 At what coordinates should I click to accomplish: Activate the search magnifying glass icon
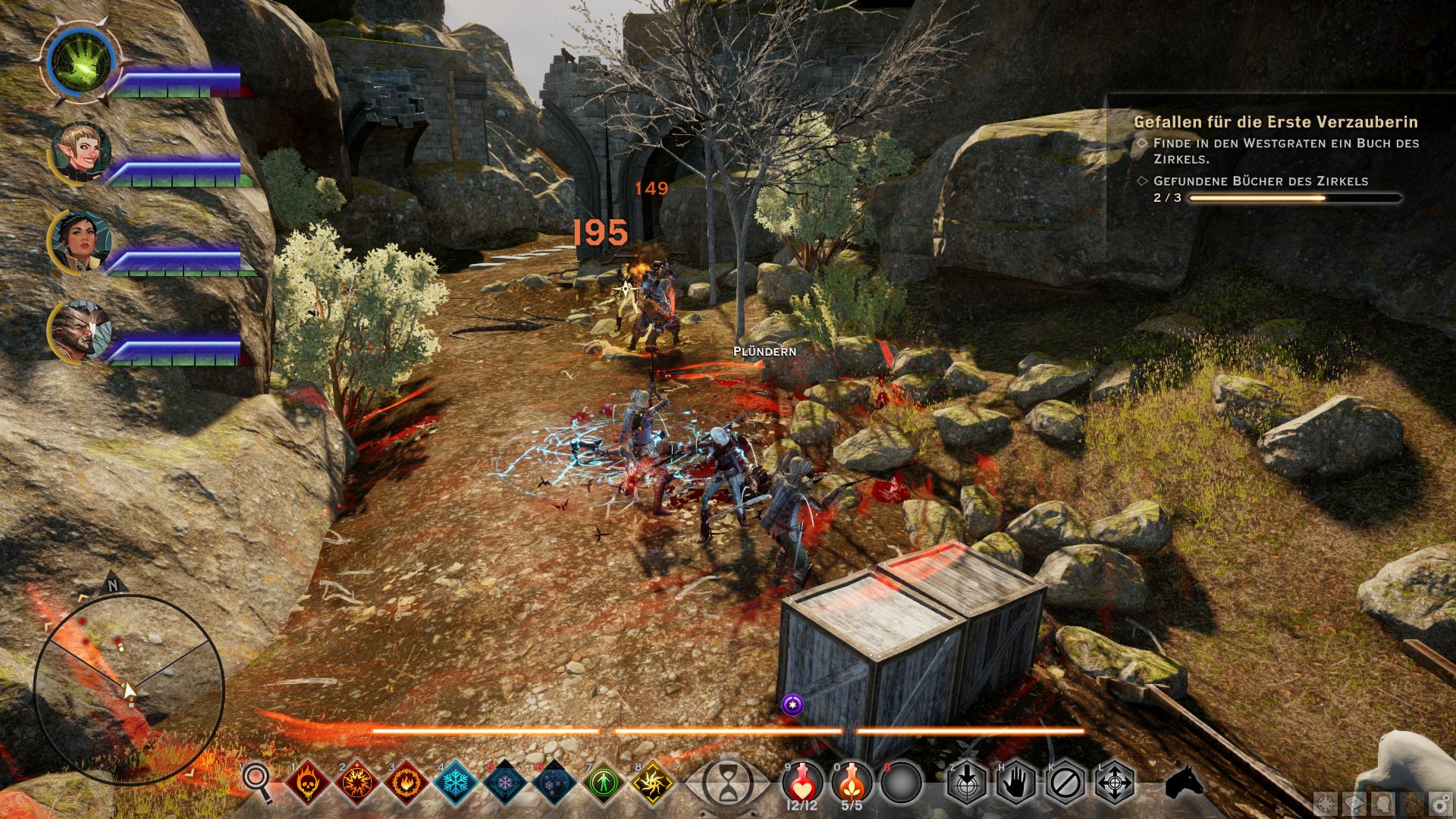pyautogui.click(x=257, y=781)
